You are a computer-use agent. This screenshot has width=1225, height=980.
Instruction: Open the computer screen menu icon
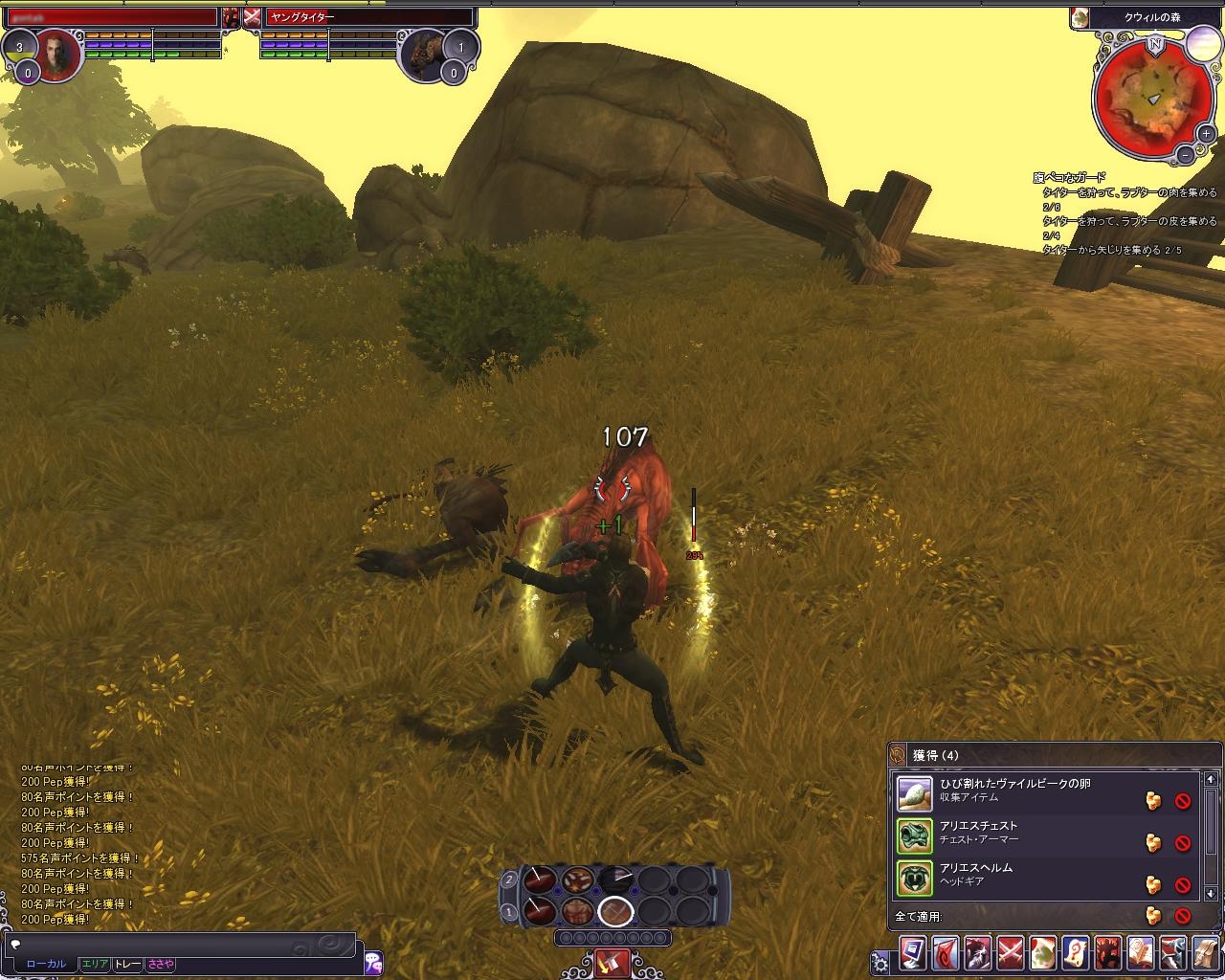click(913, 953)
